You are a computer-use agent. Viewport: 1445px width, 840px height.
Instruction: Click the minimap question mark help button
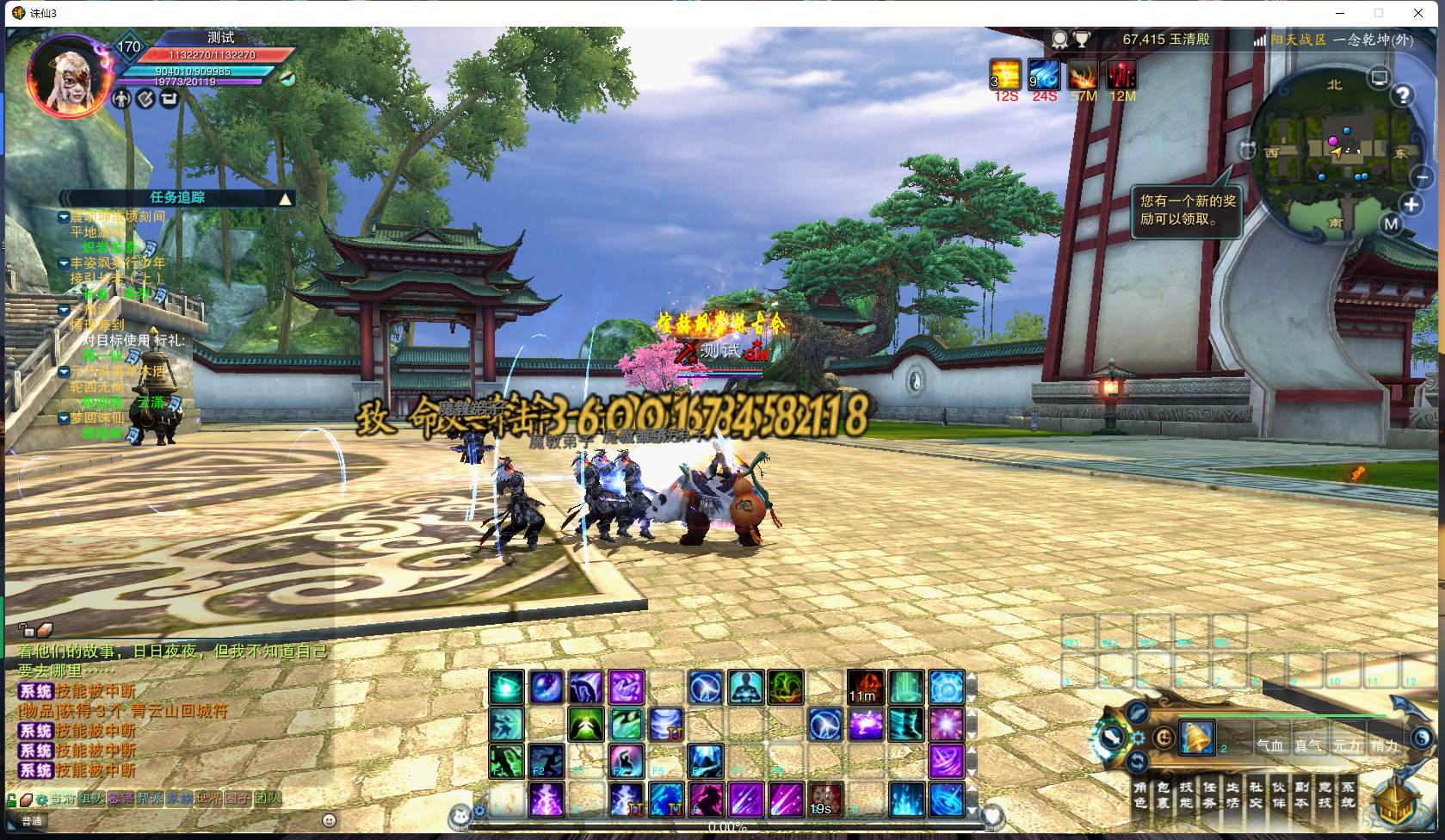[x=1403, y=96]
